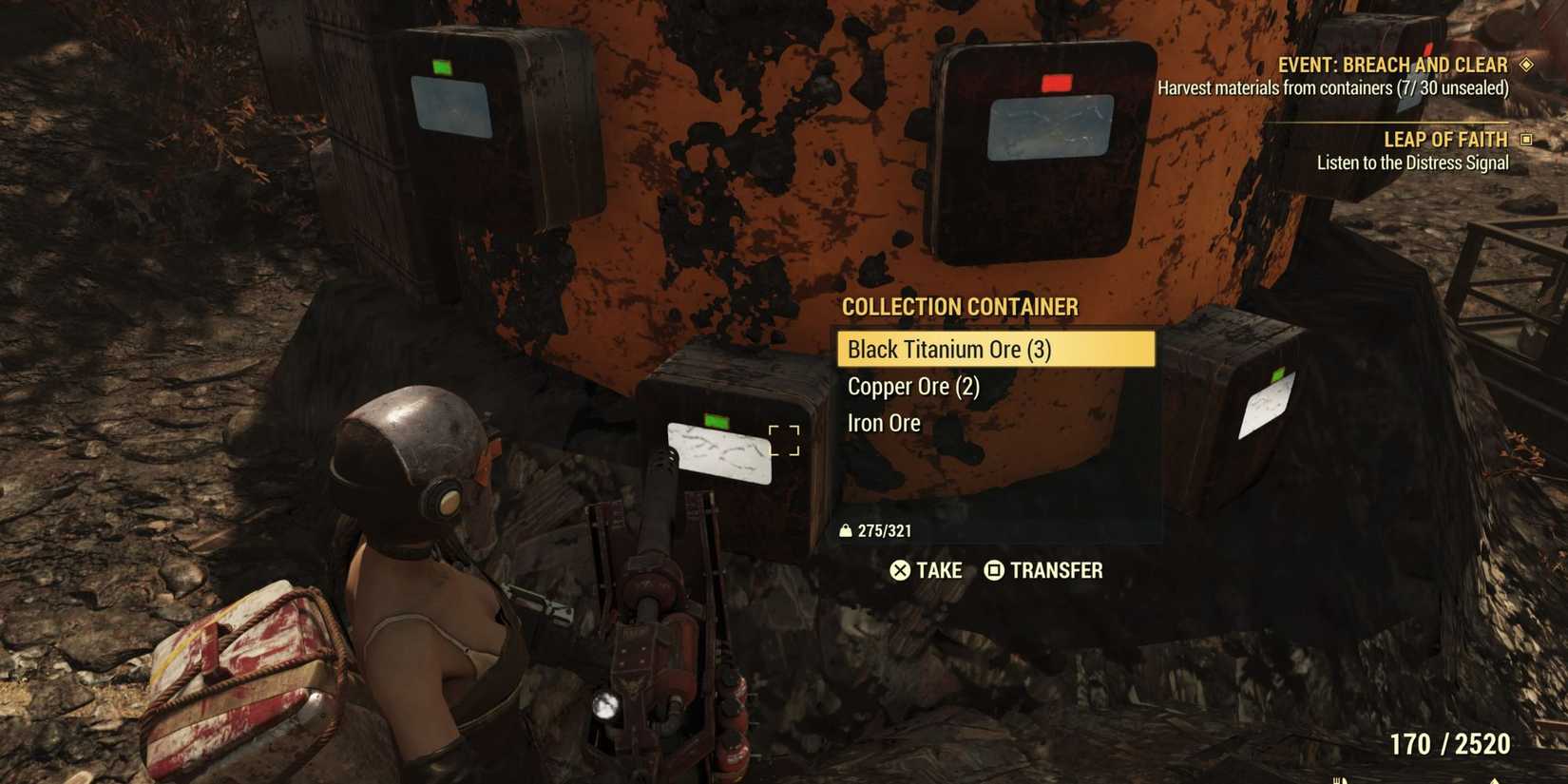
Task: Collapse the COLLECTION CONTAINER item list
Action: (960, 307)
